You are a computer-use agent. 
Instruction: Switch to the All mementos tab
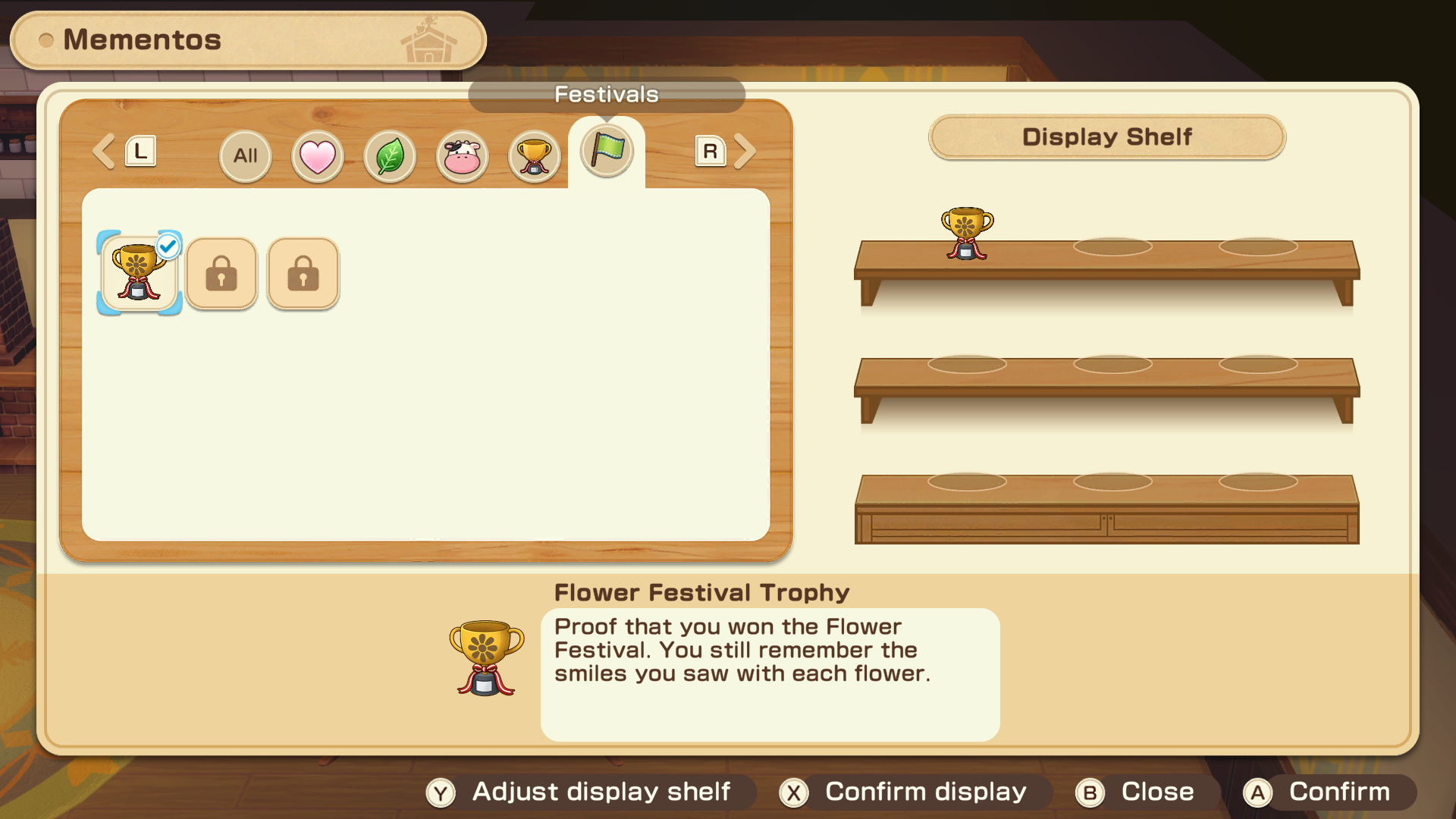245,156
